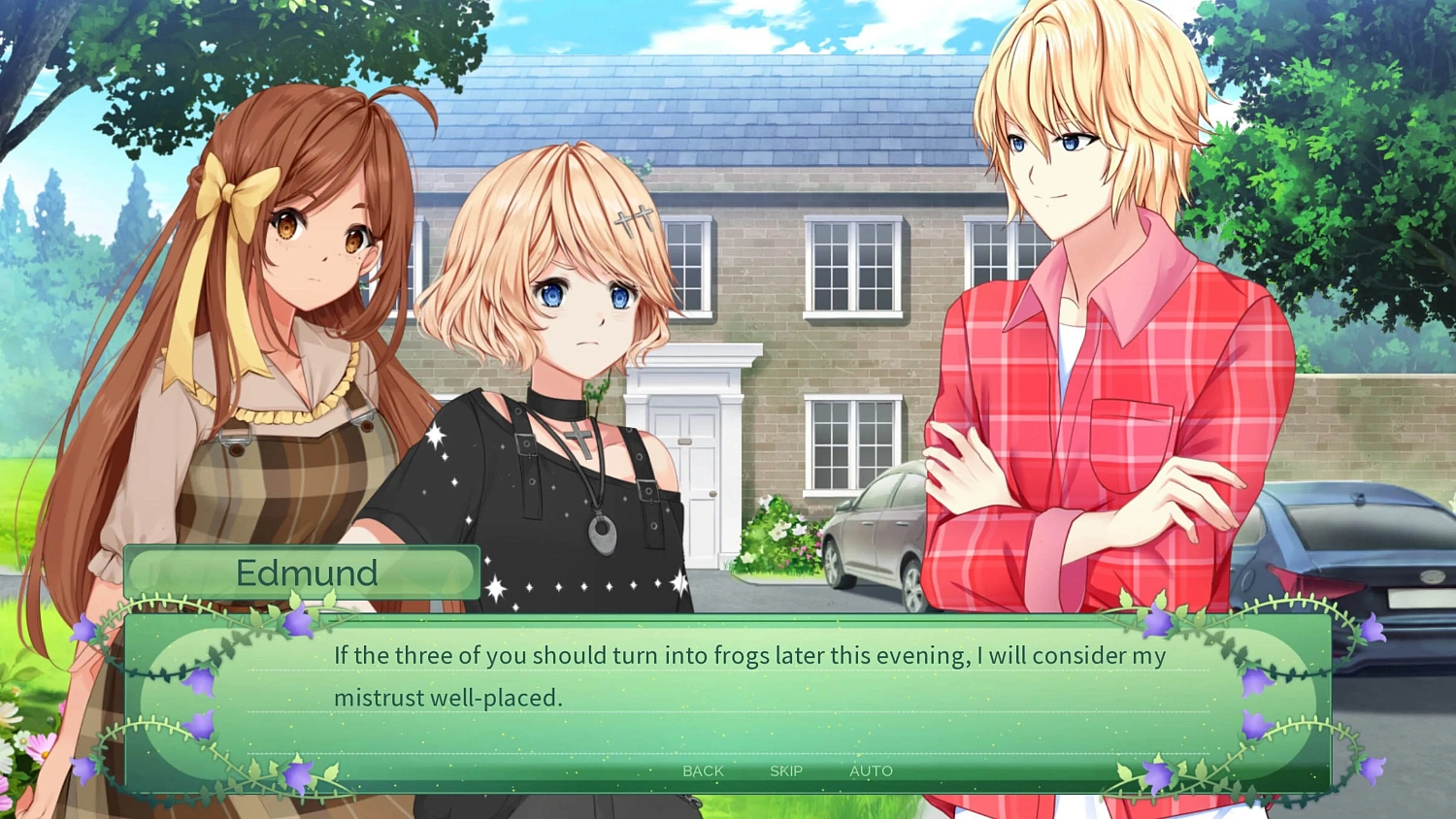Viewport: 1456px width, 819px height.
Task: Click the Edmund name plate
Action: click(304, 572)
